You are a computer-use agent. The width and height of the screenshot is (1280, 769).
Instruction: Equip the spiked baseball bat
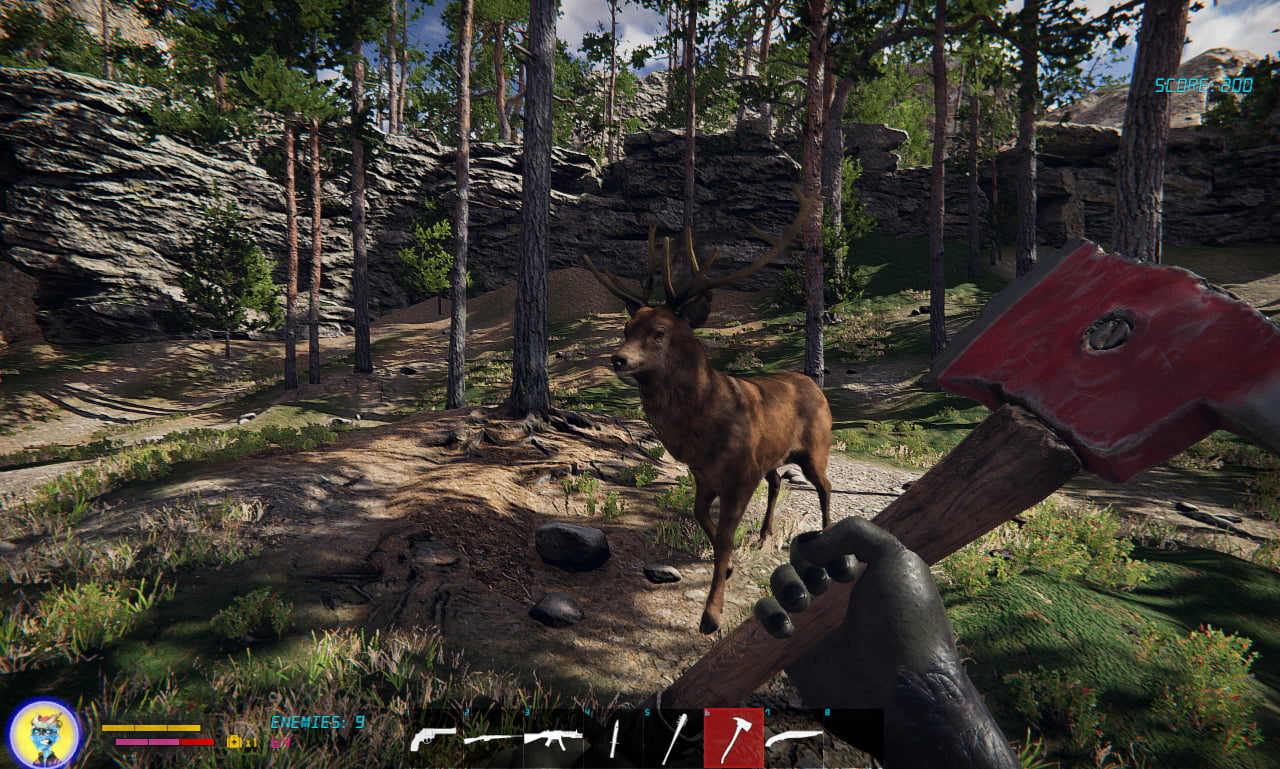coord(673,739)
